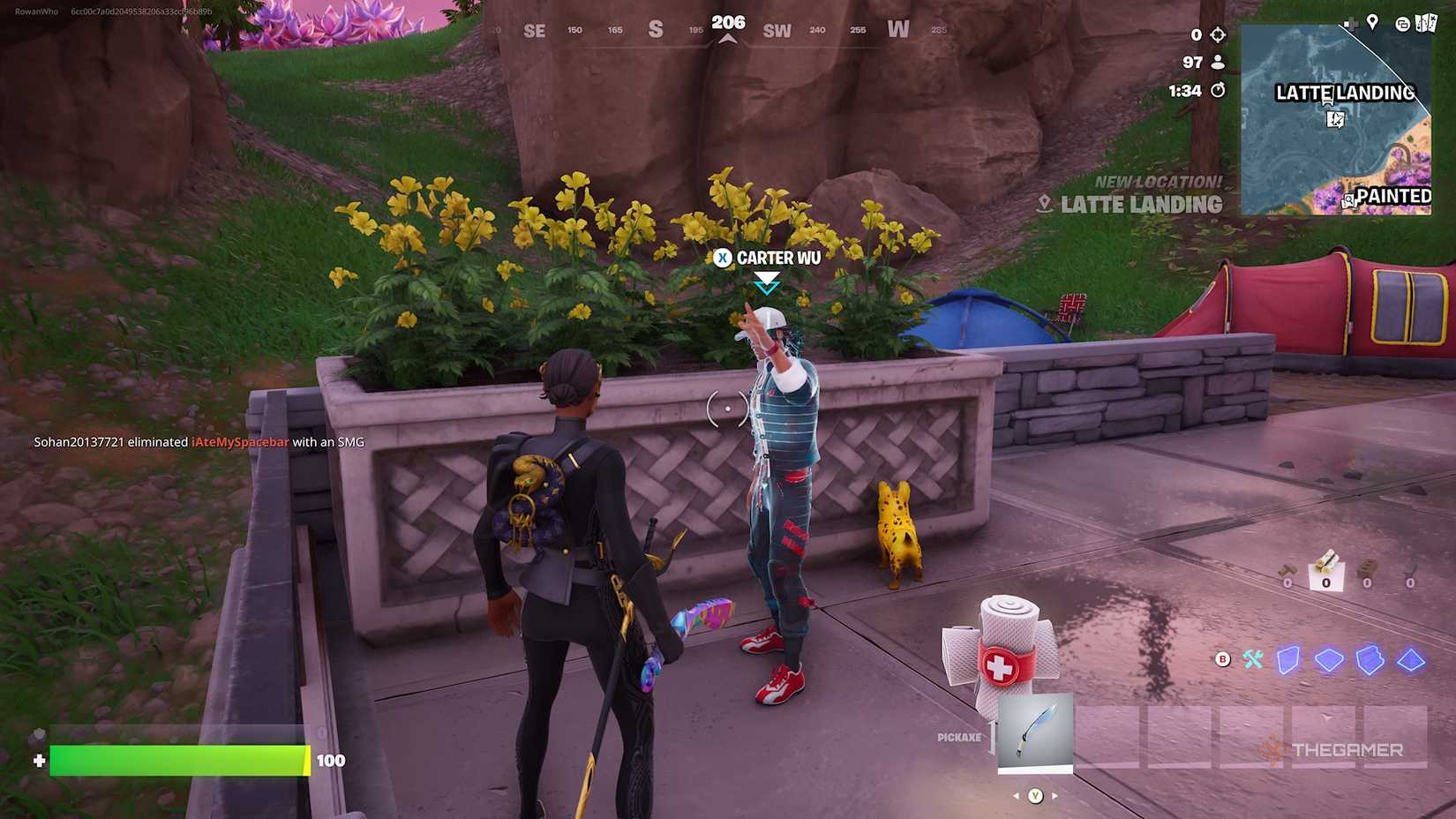
Task: Click the plus icon to expand the minimap
Action: pos(1351,24)
